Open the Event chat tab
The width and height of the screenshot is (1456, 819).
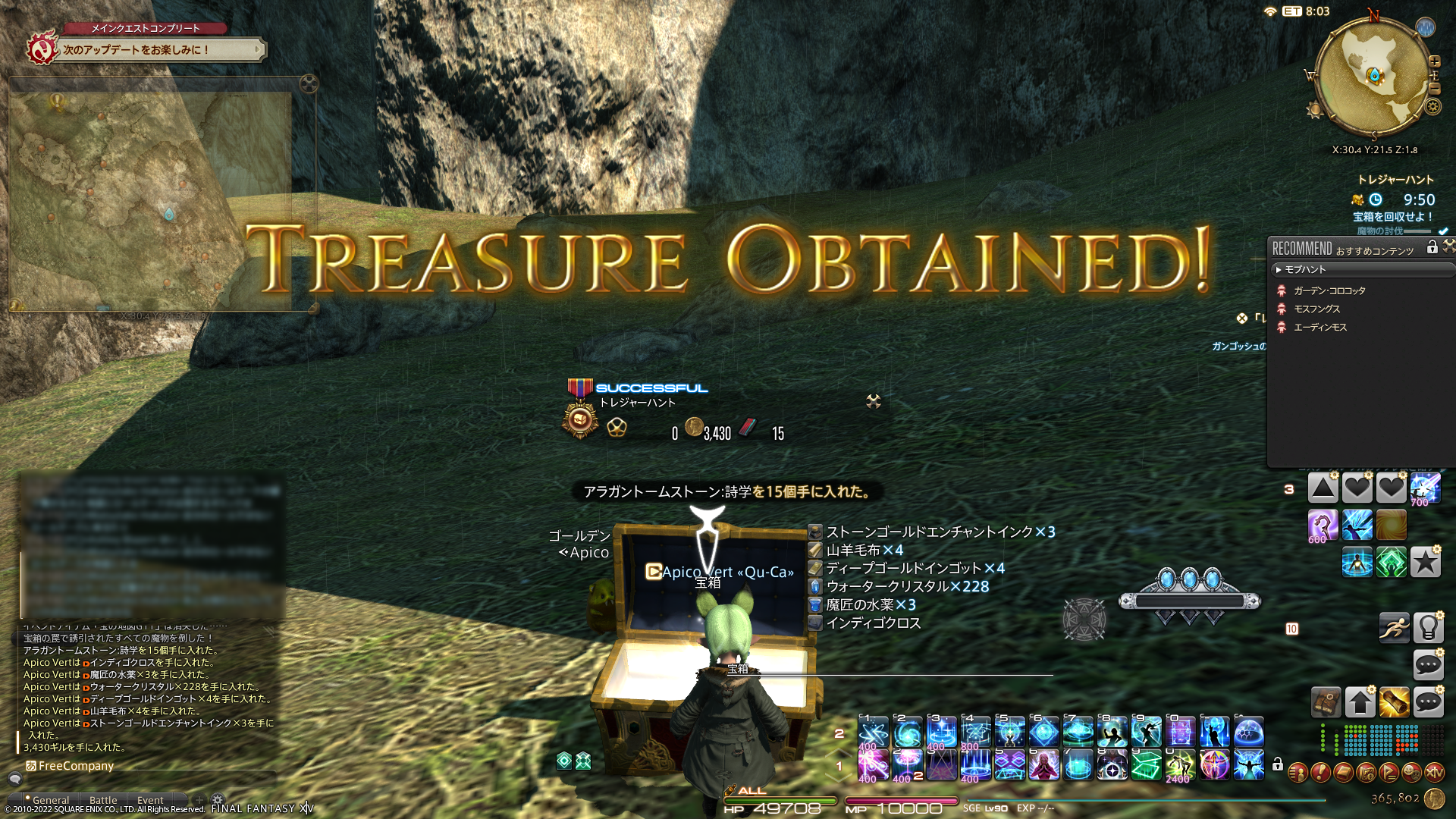click(x=150, y=800)
